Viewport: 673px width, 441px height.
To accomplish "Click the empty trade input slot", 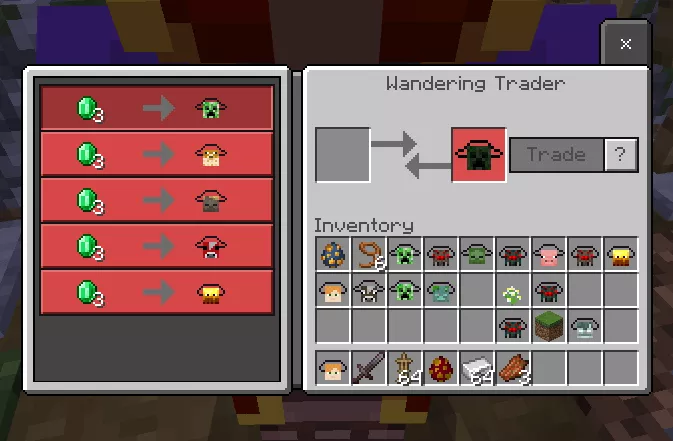I will [x=342, y=155].
